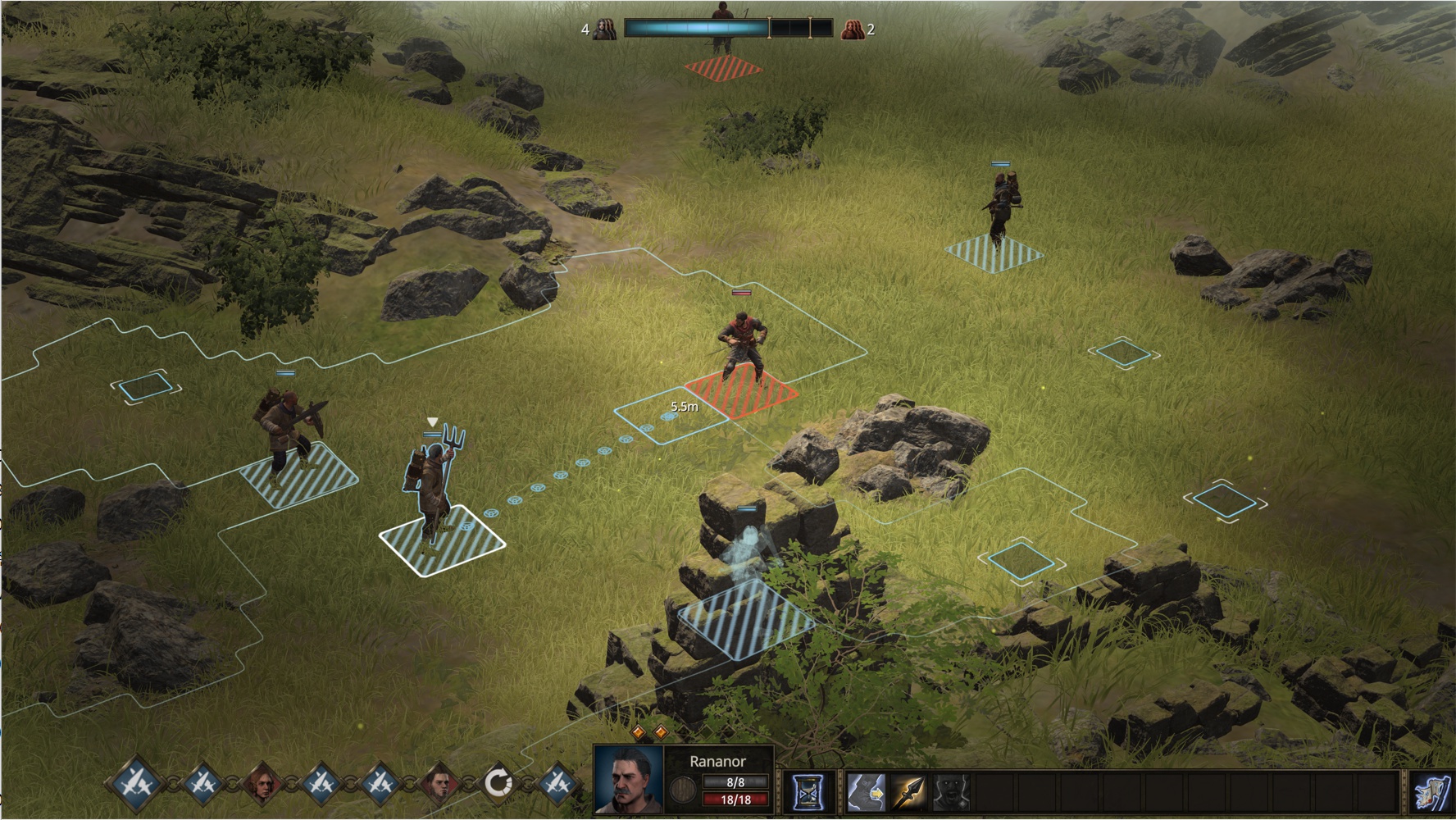Open Rananor's character portrait
This screenshot has height=820, width=1456.
pyautogui.click(x=628, y=779)
